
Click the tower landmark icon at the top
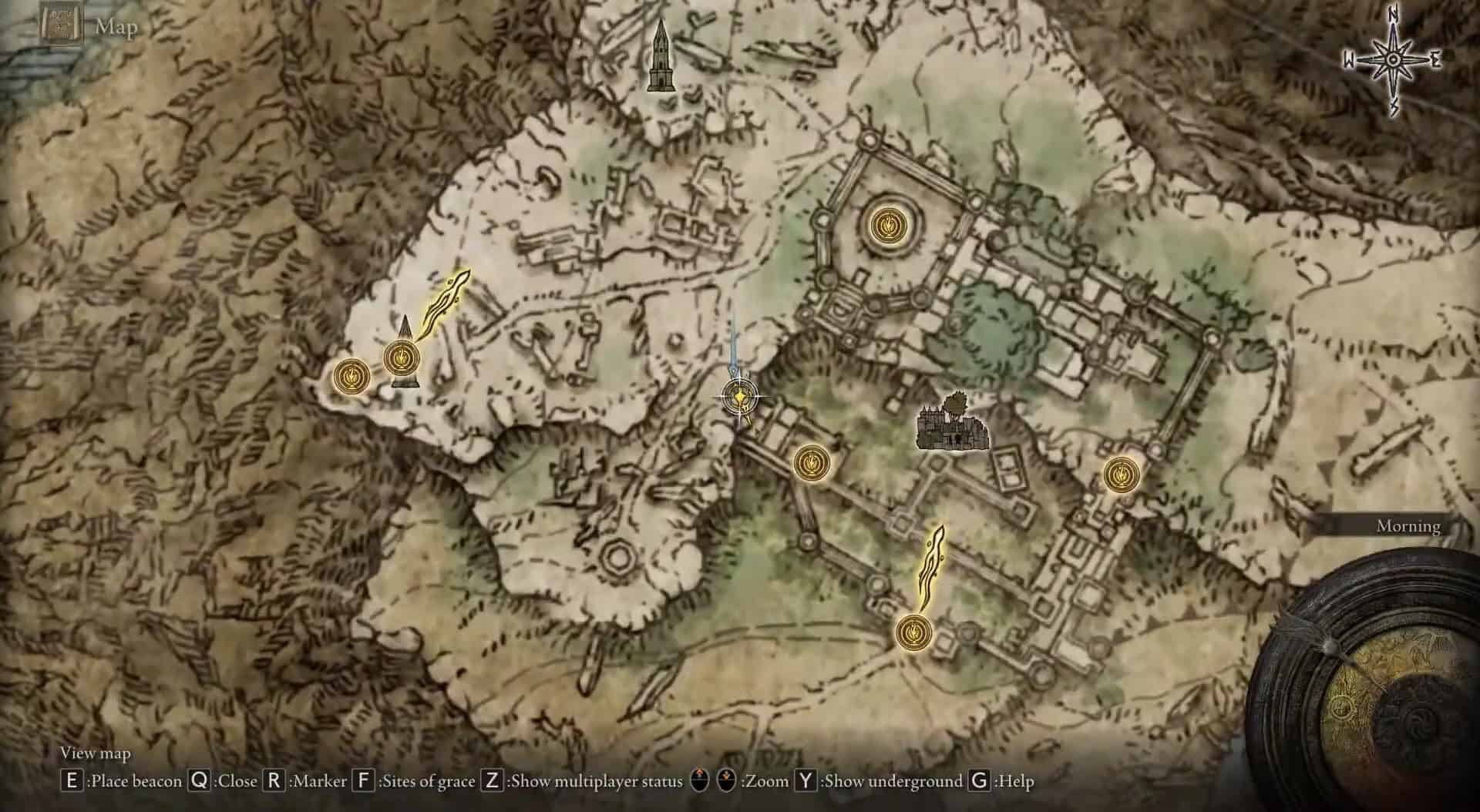(x=661, y=58)
